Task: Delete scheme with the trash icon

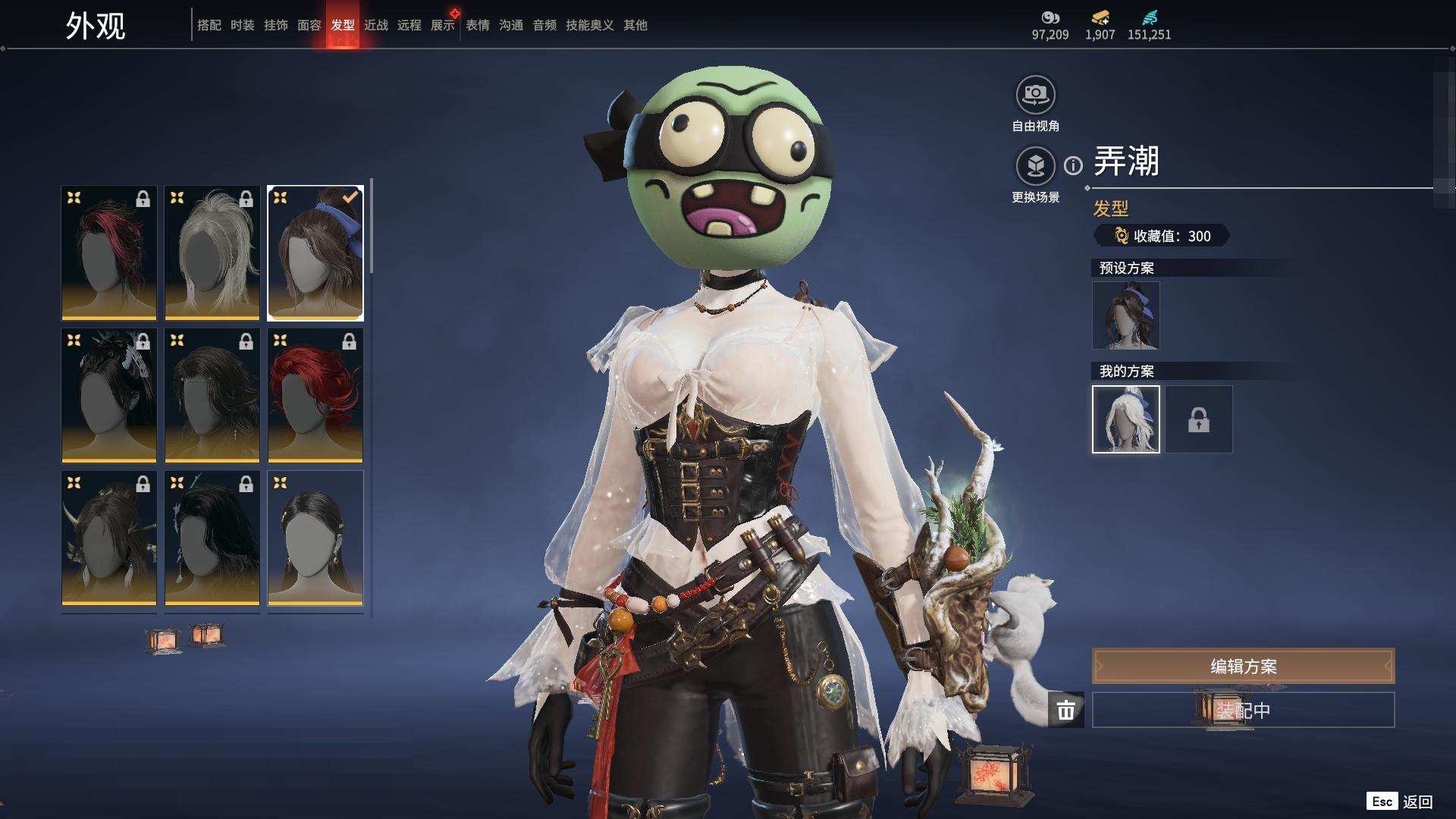Action: click(1065, 710)
